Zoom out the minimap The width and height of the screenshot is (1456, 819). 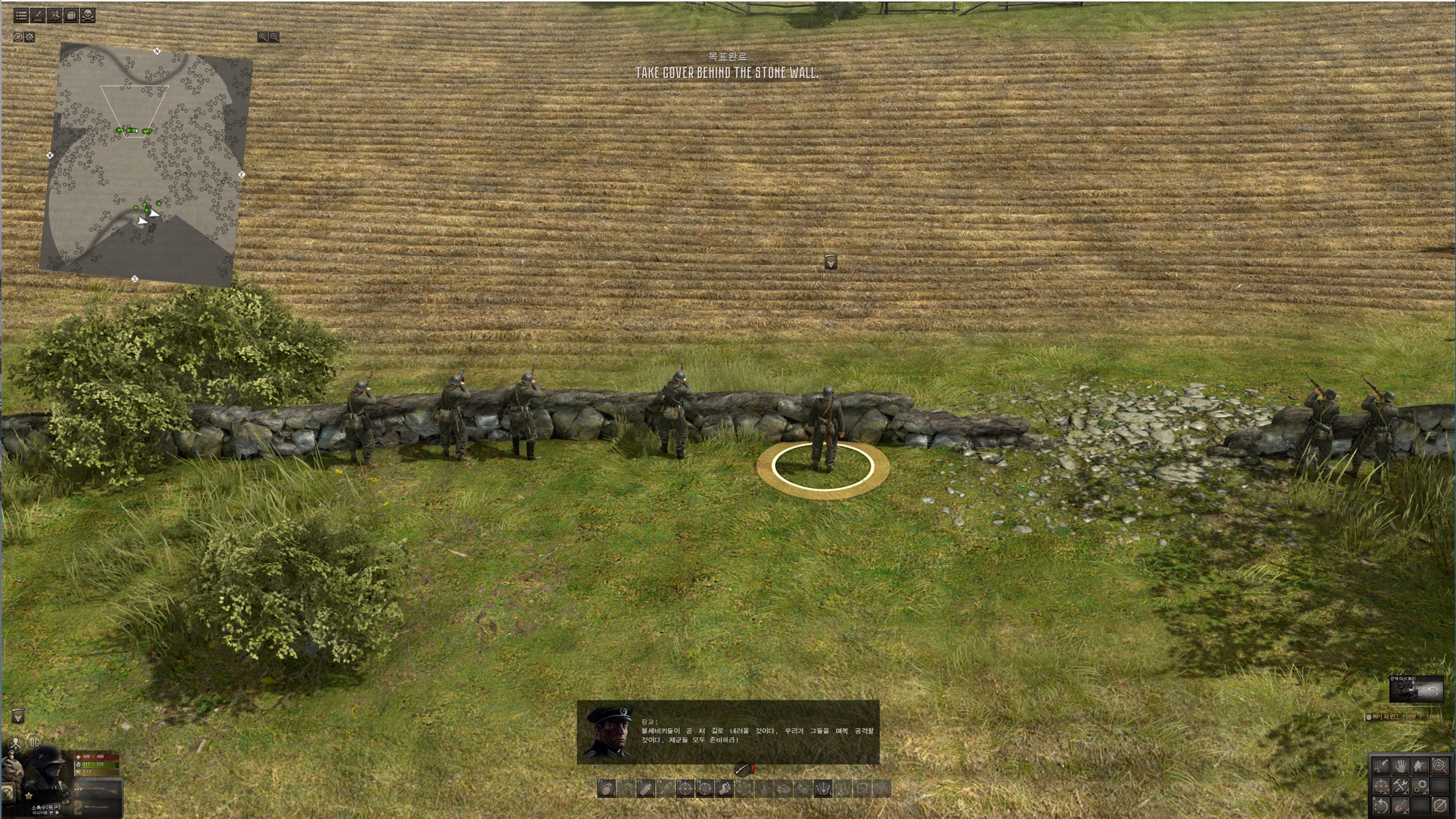coord(274,37)
